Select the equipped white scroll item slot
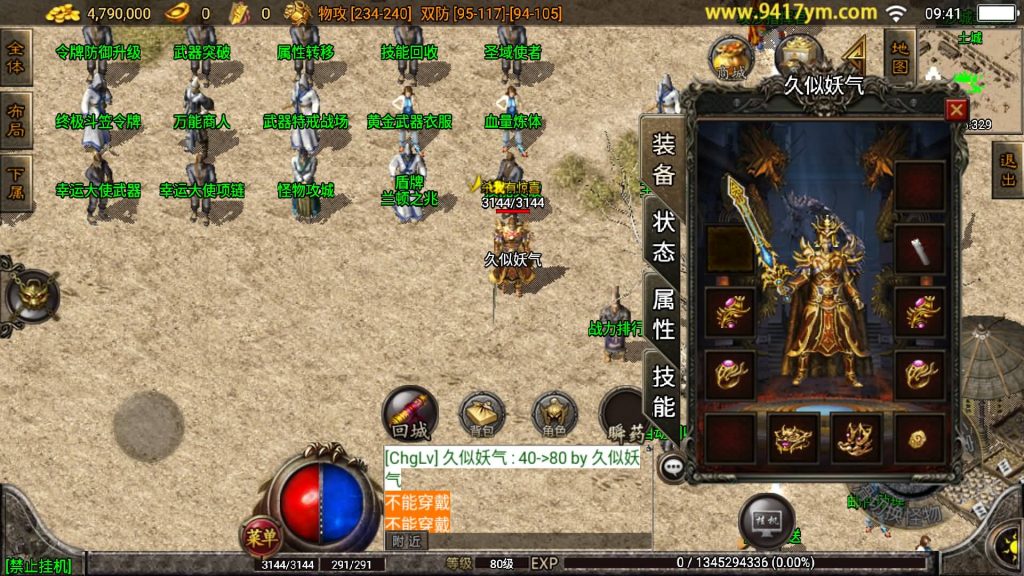This screenshot has width=1024, height=576. click(919, 249)
